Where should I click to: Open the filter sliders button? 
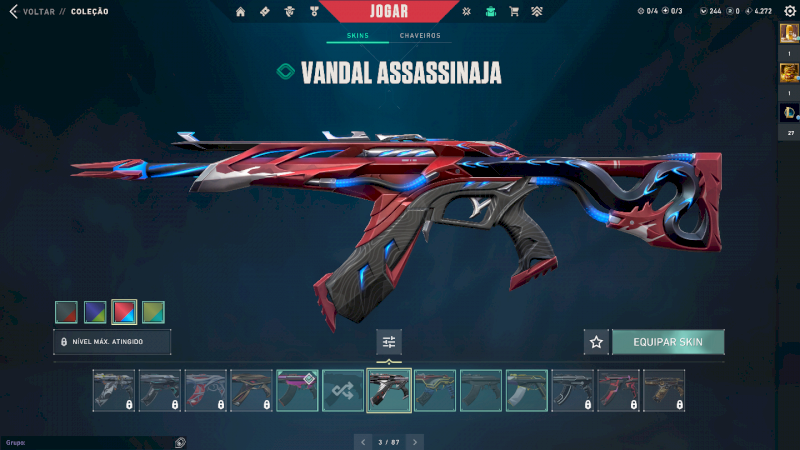(389, 342)
